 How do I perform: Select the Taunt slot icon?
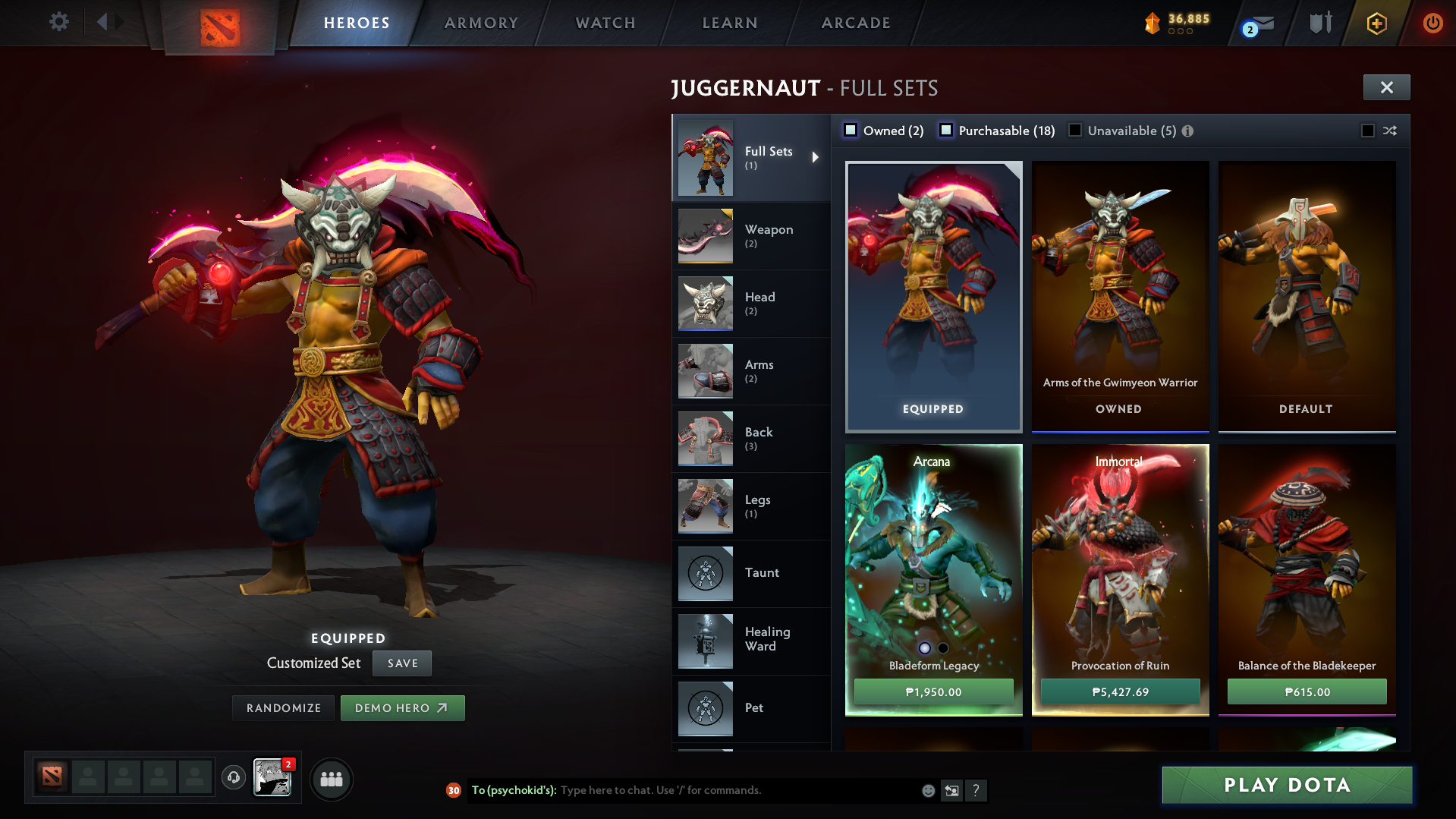705,573
